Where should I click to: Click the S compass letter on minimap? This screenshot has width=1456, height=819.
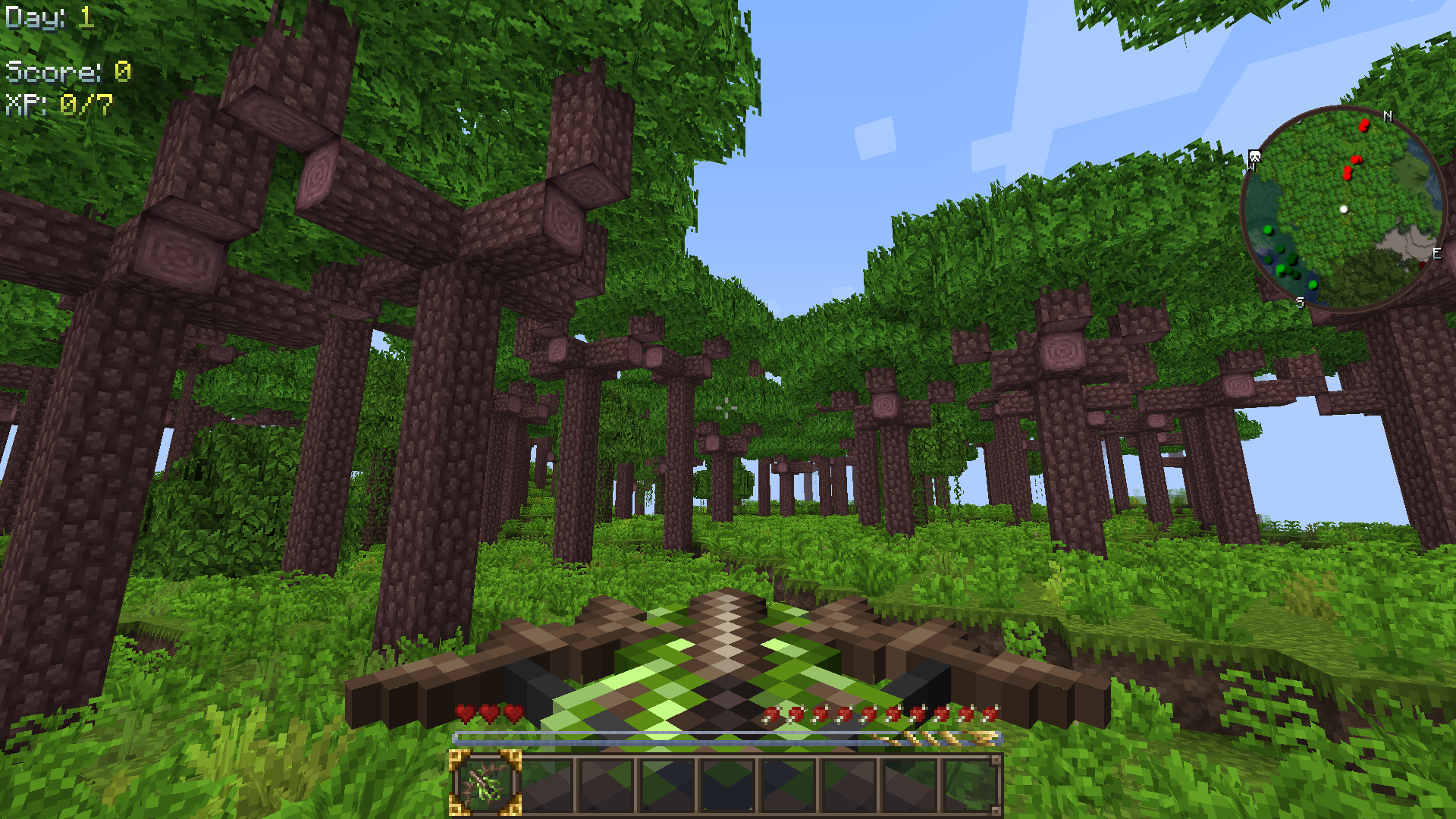[1300, 301]
